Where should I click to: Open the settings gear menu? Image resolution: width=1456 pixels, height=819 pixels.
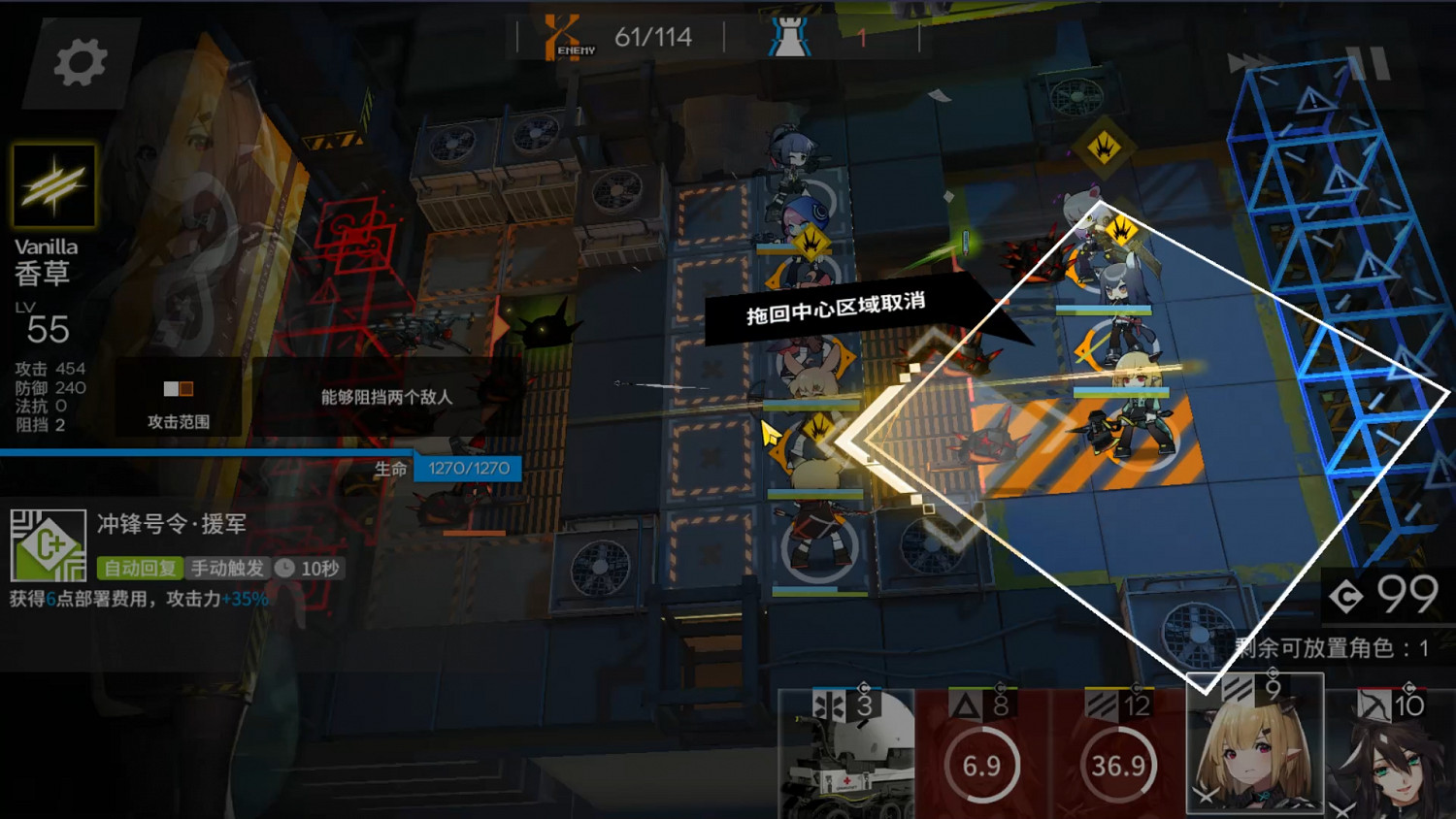click(78, 60)
